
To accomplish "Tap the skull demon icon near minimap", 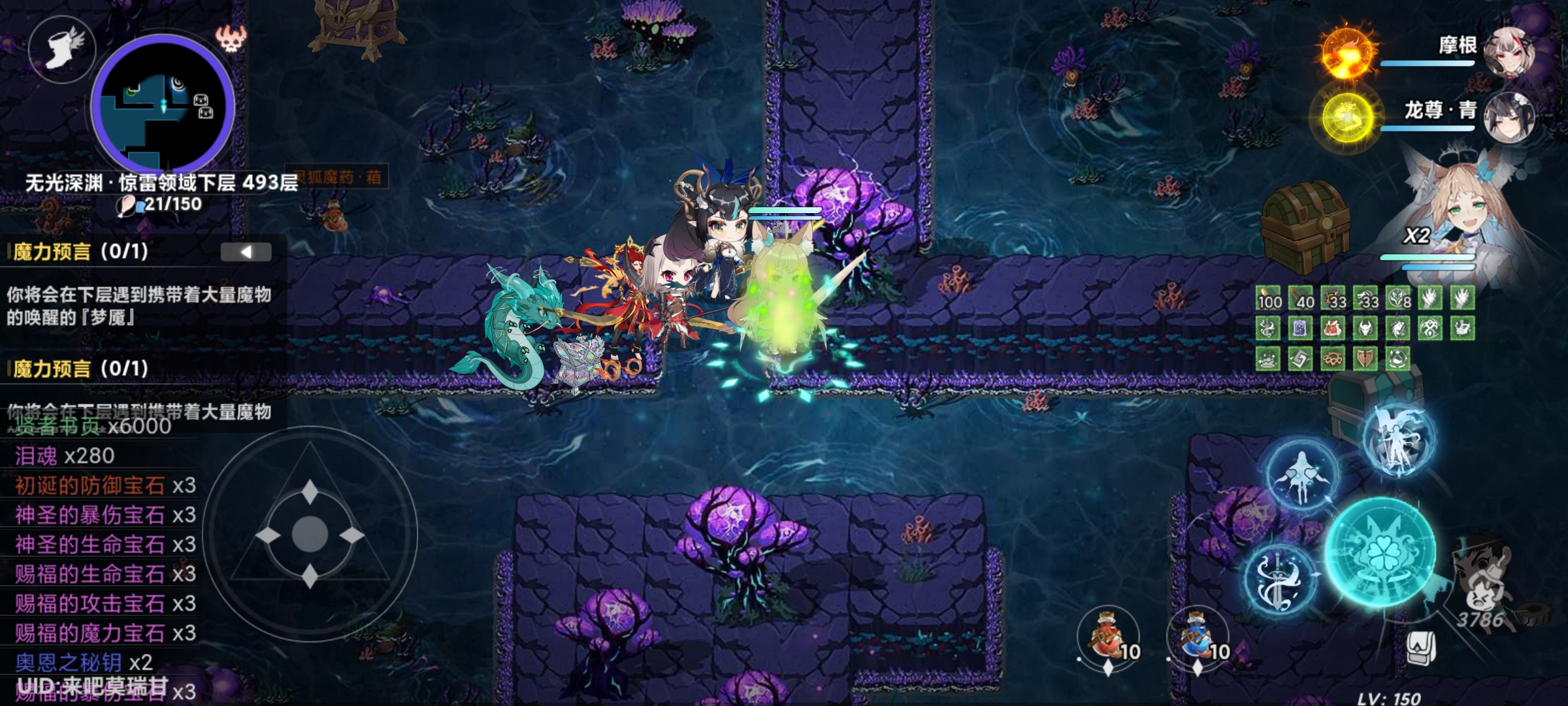I will pos(231,39).
